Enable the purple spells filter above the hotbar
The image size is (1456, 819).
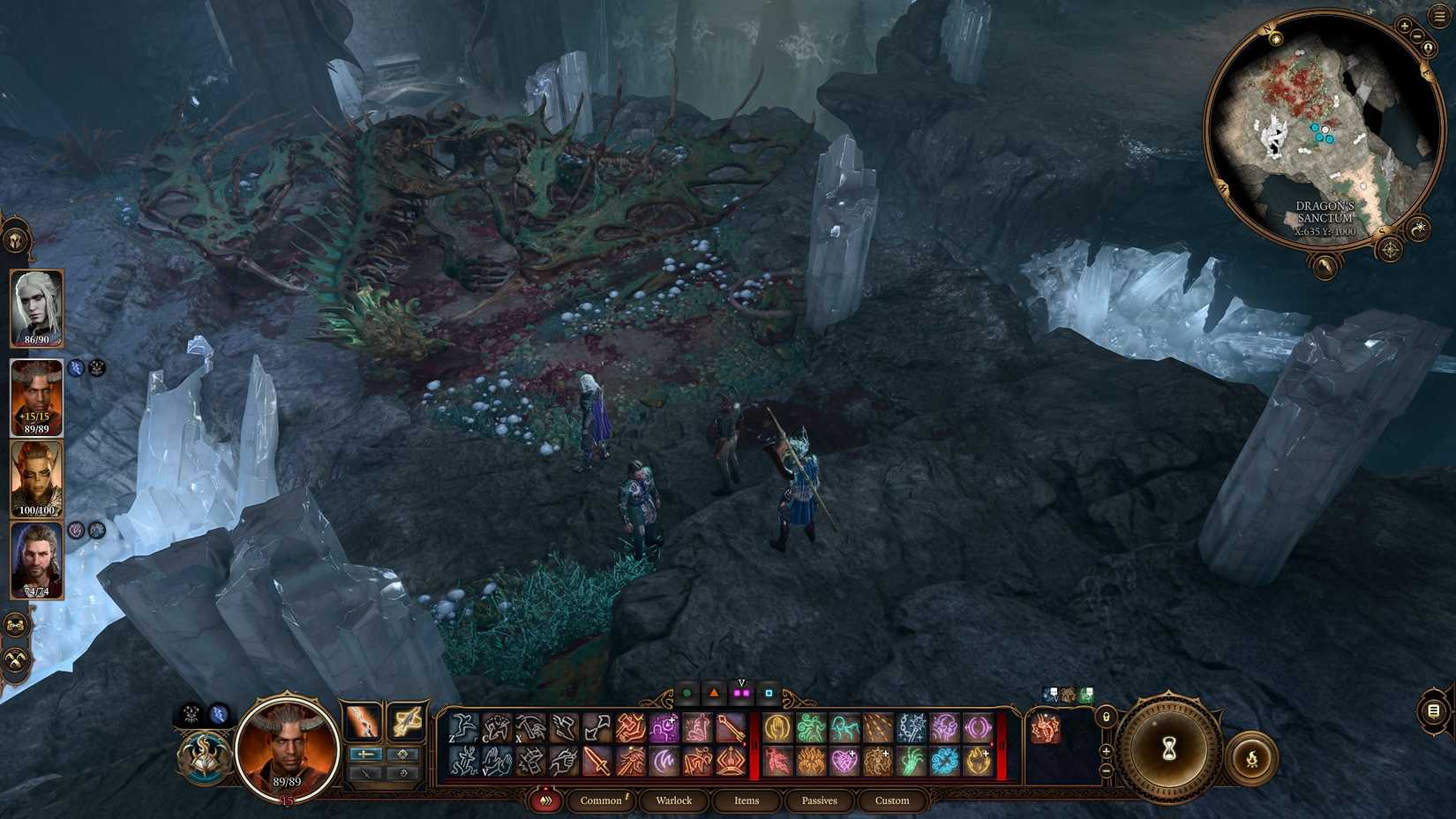click(x=742, y=694)
